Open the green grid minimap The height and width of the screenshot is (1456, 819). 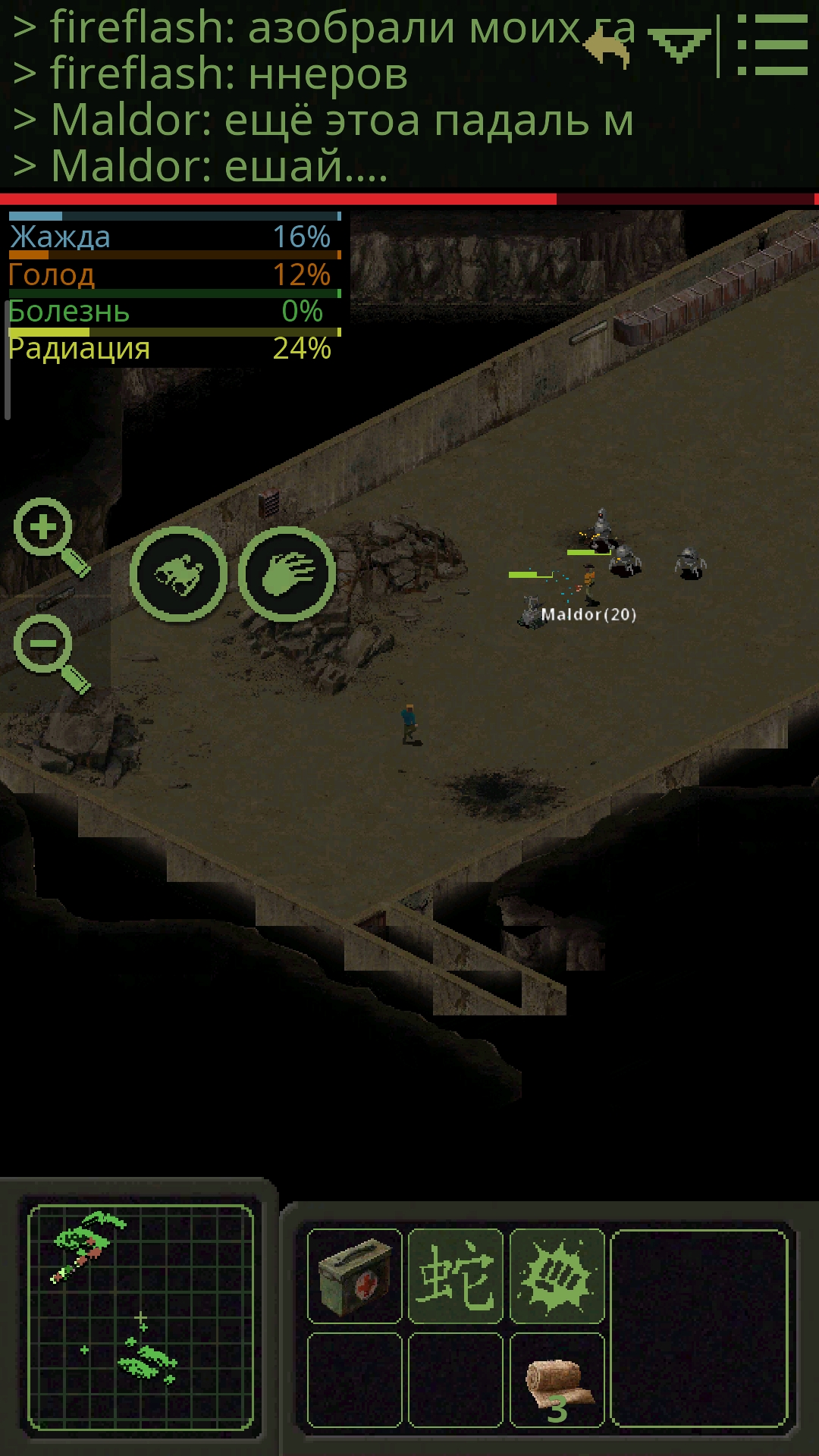click(x=140, y=1317)
